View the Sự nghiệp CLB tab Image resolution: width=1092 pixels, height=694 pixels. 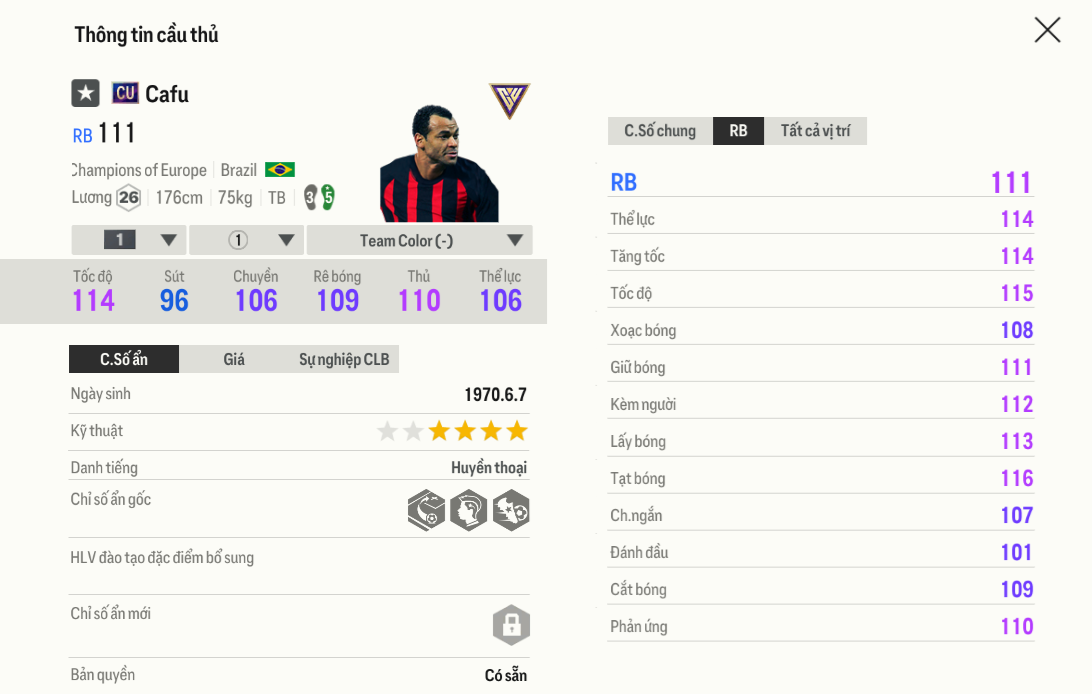click(344, 359)
